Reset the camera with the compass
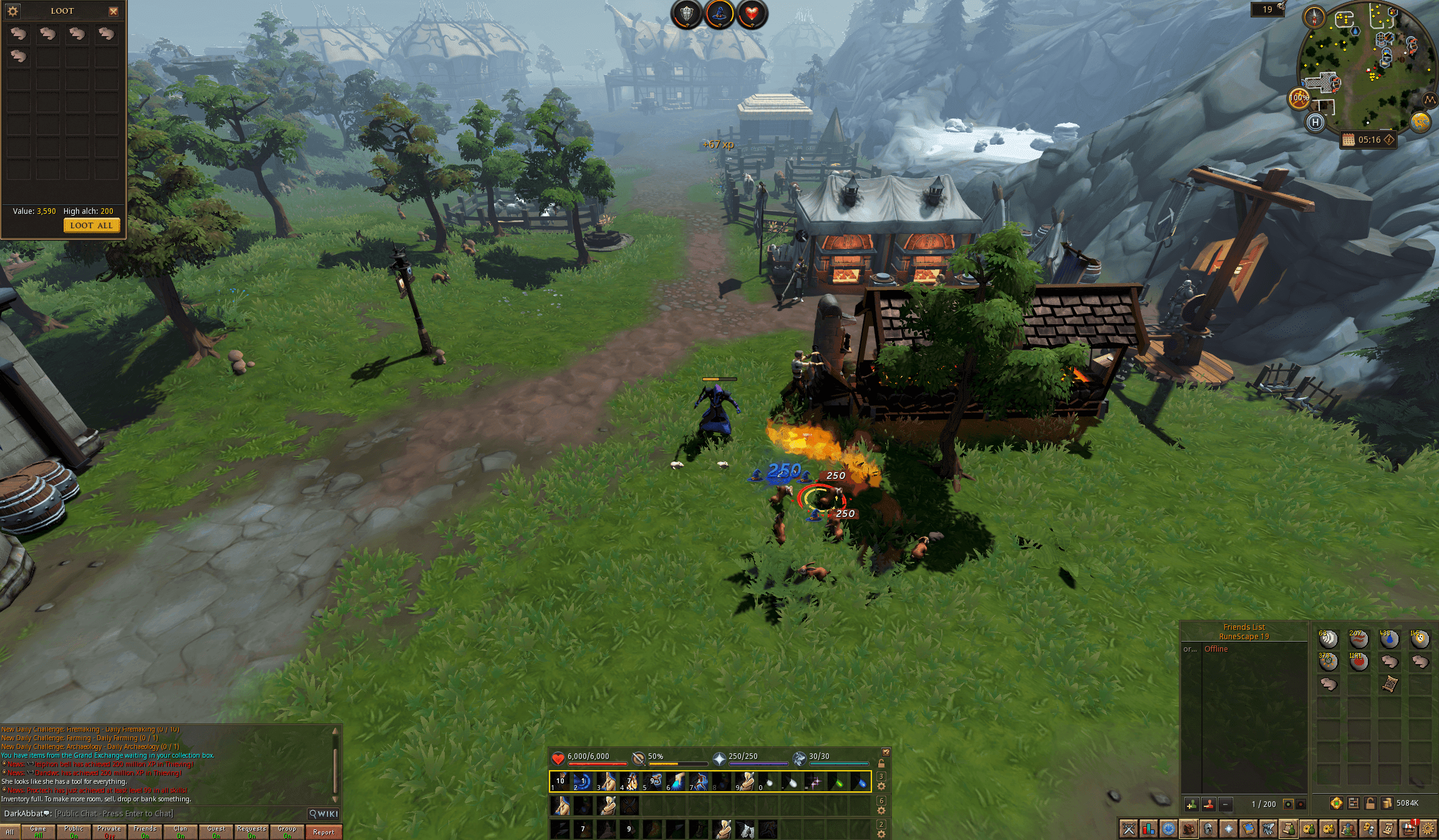Image resolution: width=1439 pixels, height=840 pixels. pyautogui.click(x=1314, y=17)
